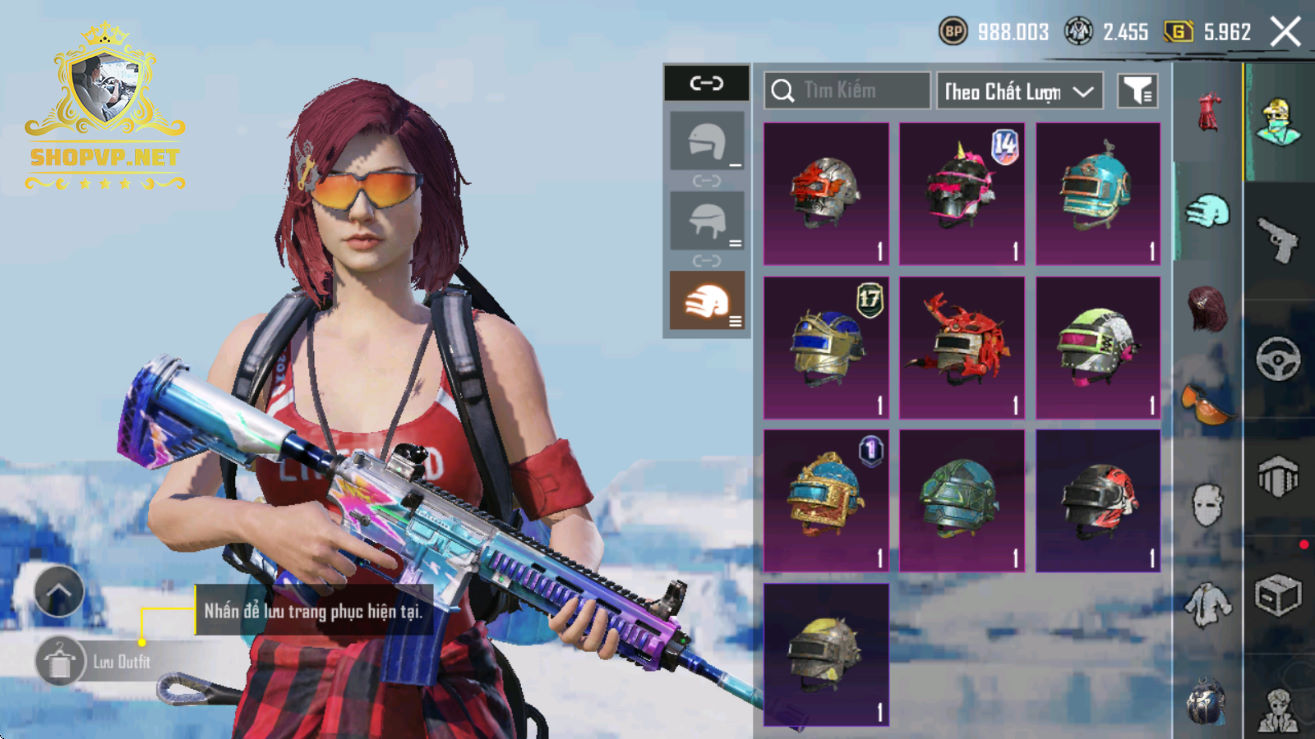Toggle the link icon above helmet slots
Screen dimensions: 1315x739
tap(706, 84)
